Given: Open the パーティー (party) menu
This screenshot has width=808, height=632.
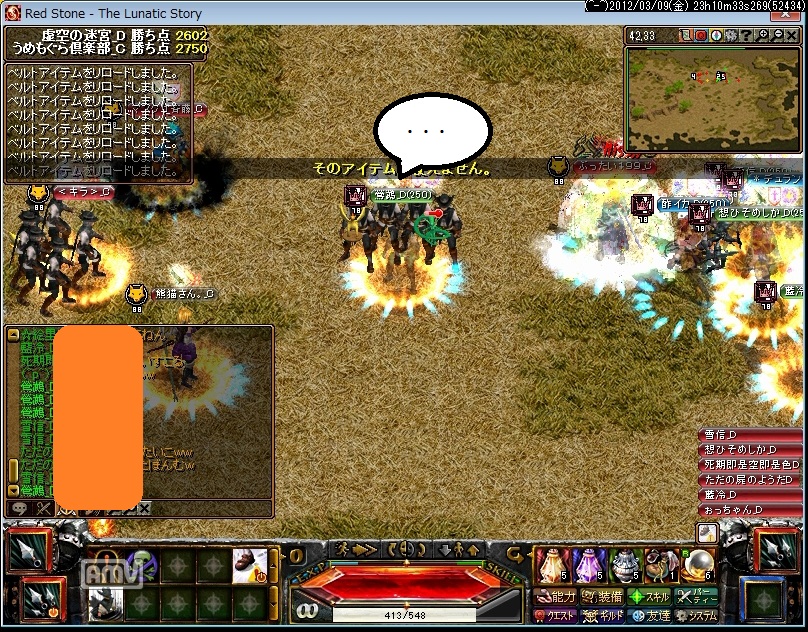Looking at the screenshot, I should (x=696, y=597).
